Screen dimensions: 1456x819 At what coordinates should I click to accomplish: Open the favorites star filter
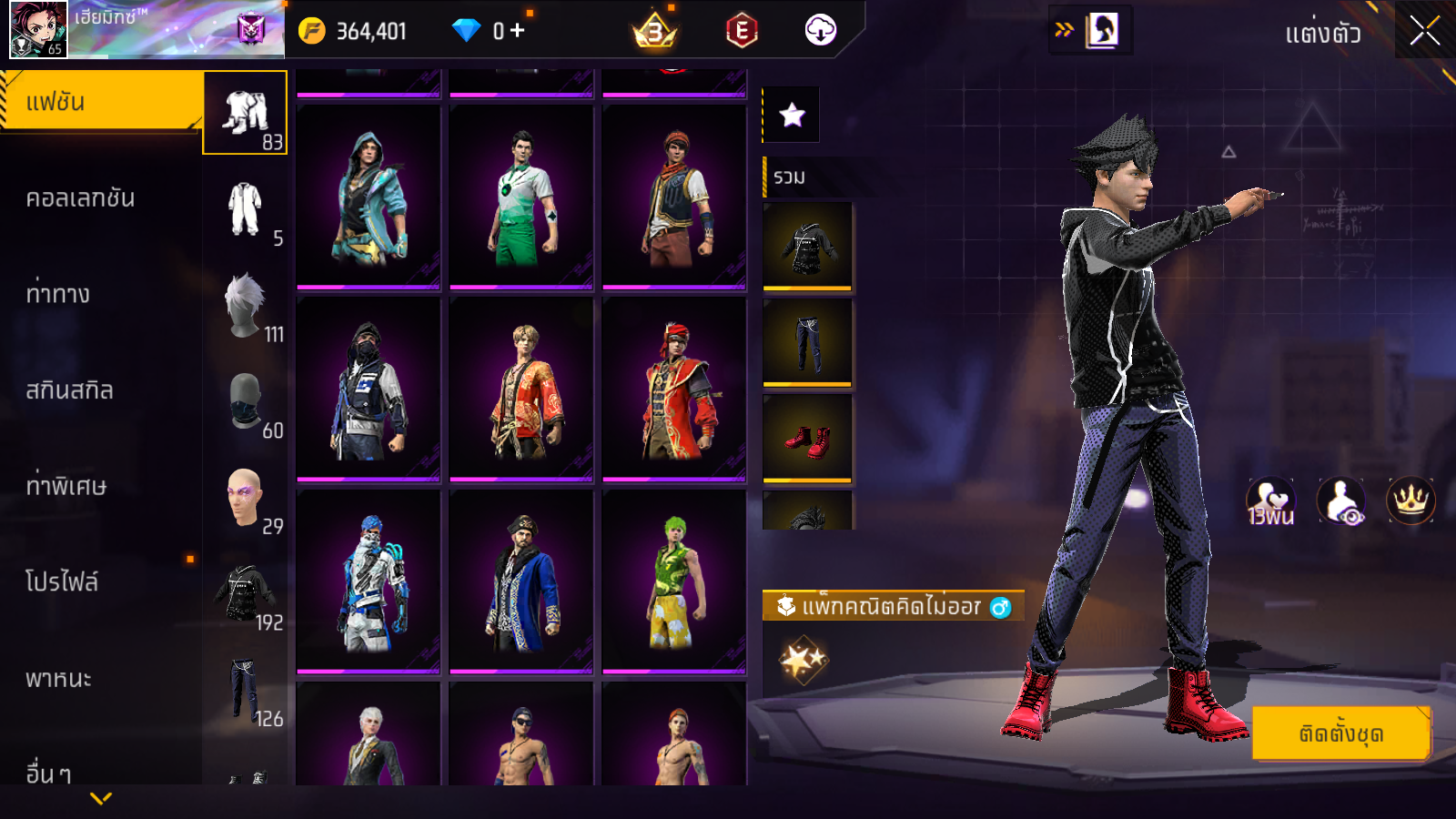click(x=792, y=115)
